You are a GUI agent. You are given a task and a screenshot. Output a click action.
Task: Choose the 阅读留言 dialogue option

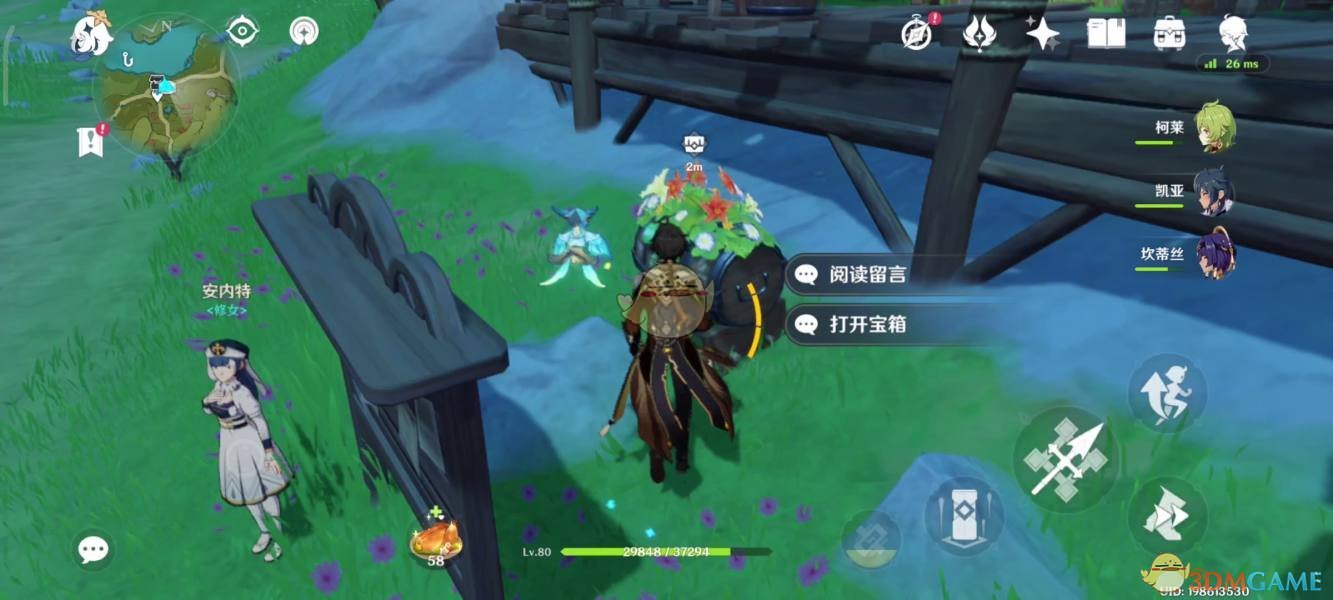pyautogui.click(x=866, y=275)
